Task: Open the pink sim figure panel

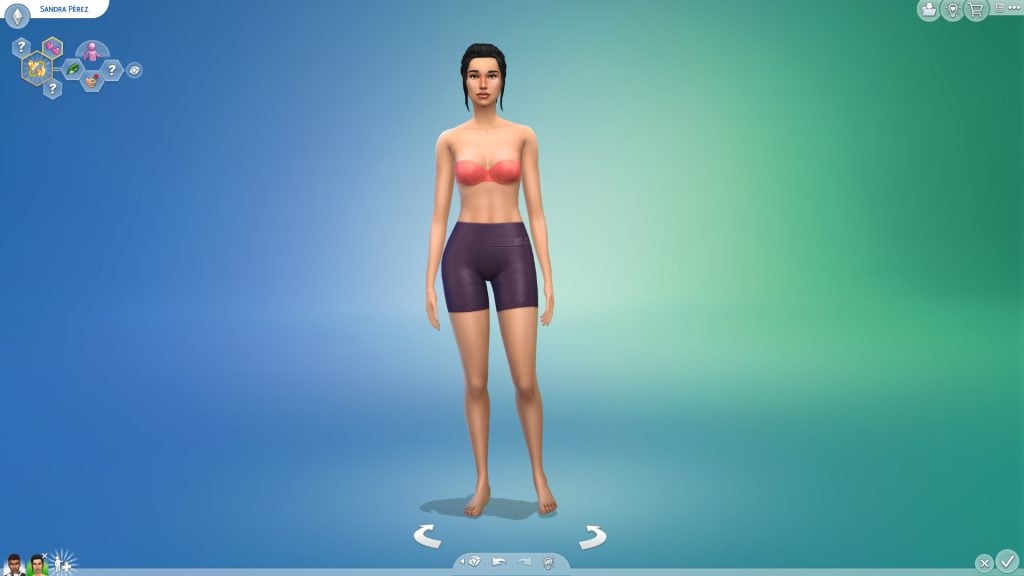Action: point(92,51)
